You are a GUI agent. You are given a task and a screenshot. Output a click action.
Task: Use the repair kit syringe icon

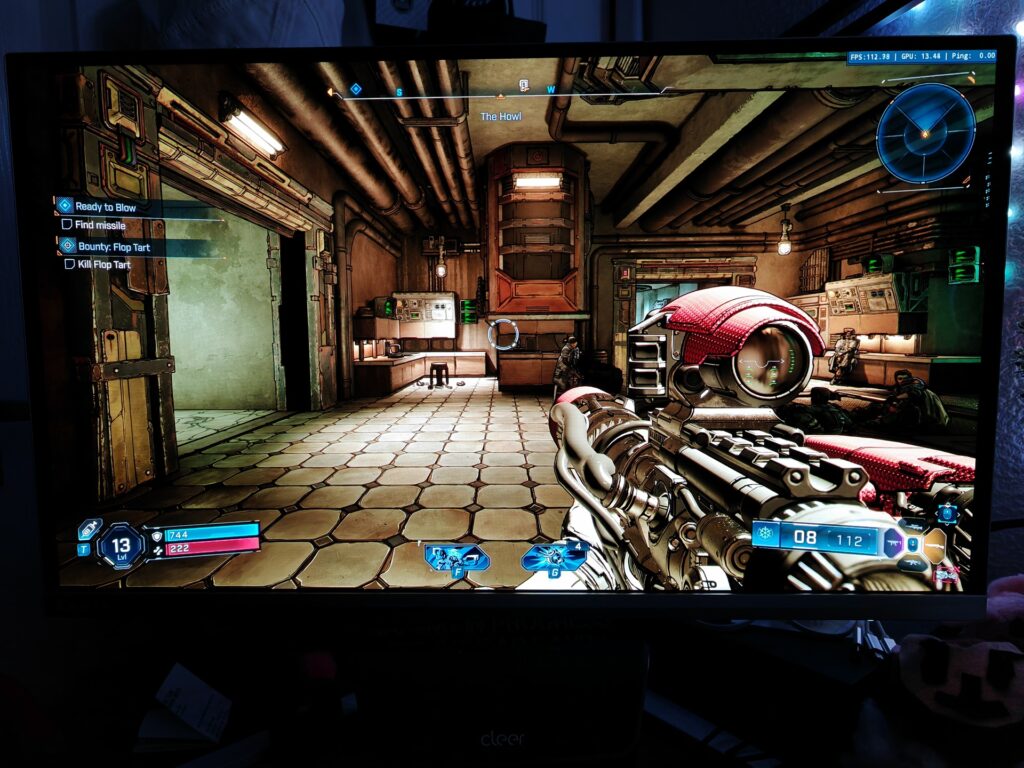[90, 528]
